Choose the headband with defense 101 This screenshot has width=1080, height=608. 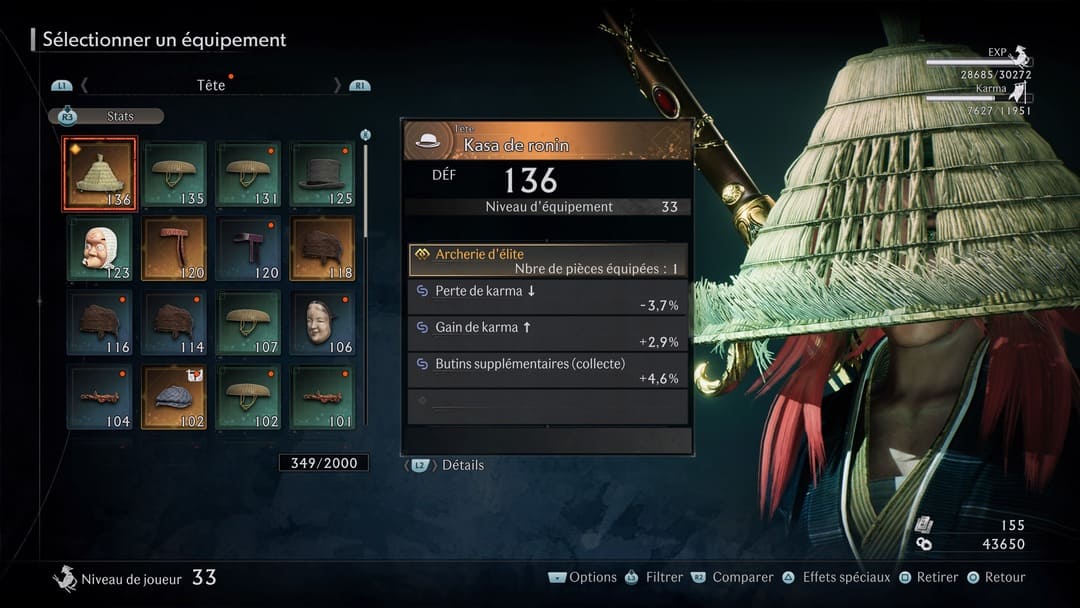coord(322,396)
